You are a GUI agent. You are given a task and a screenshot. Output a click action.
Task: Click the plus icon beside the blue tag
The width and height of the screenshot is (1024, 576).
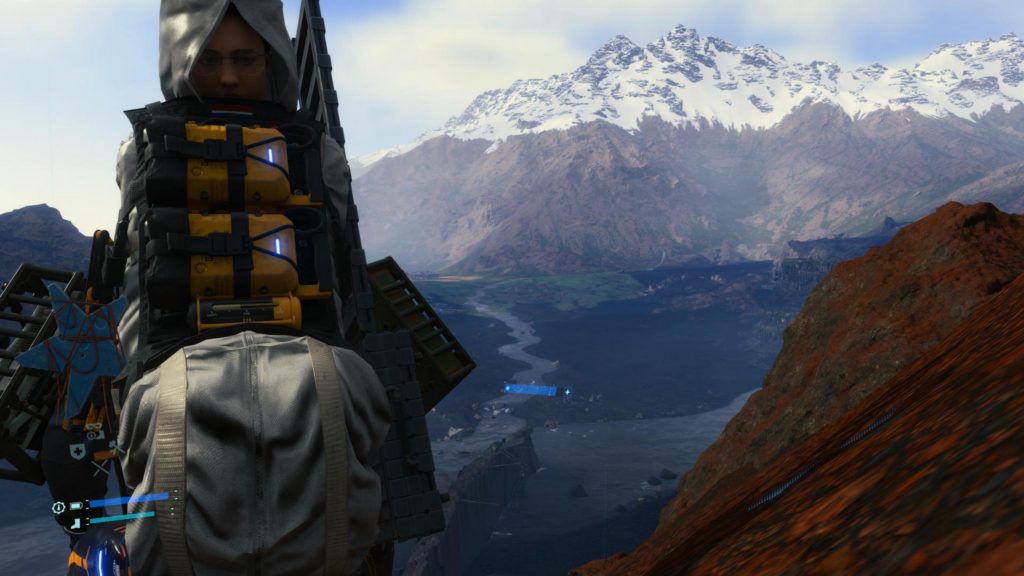567,392
